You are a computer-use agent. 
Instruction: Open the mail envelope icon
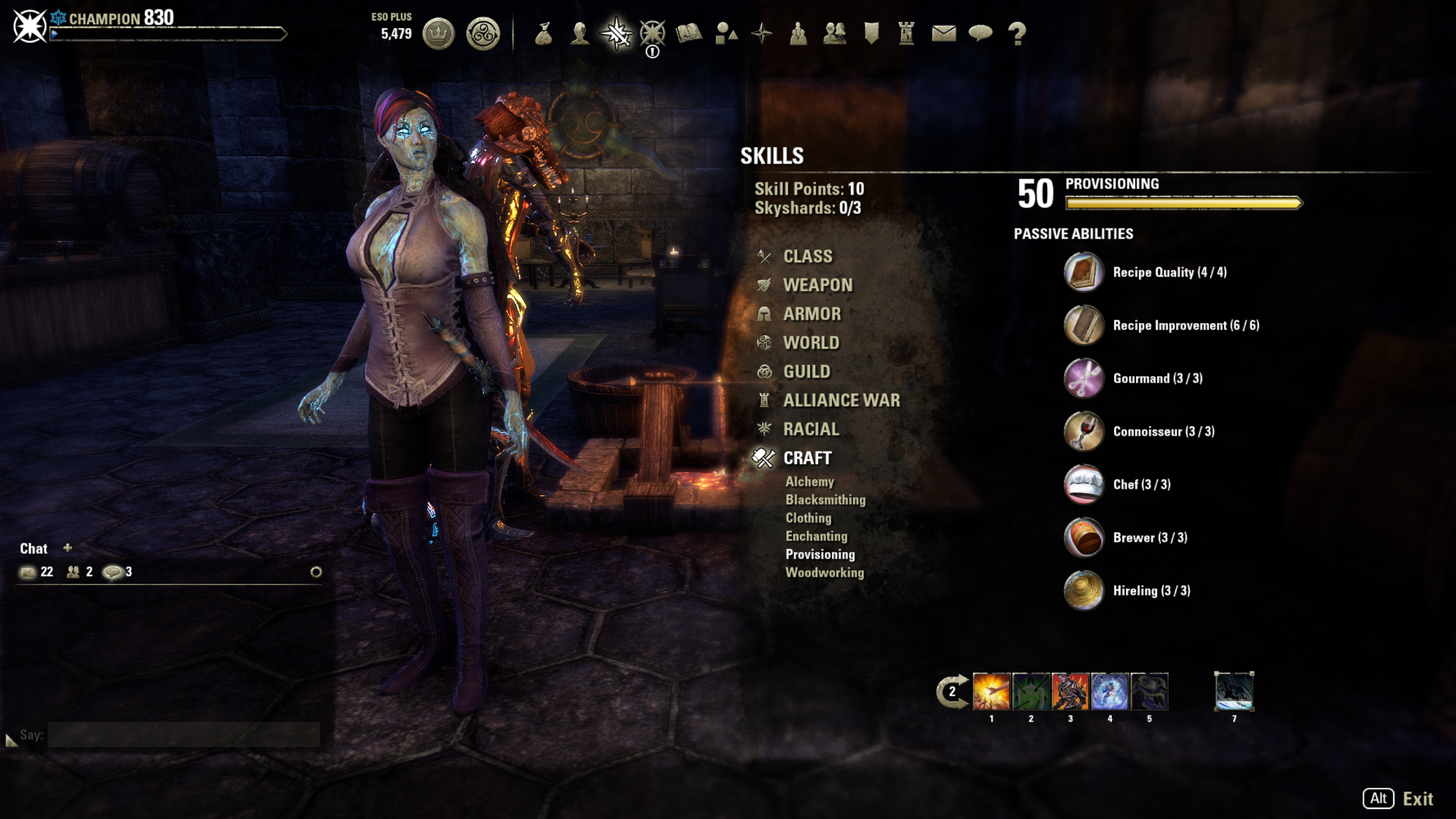[x=943, y=33]
